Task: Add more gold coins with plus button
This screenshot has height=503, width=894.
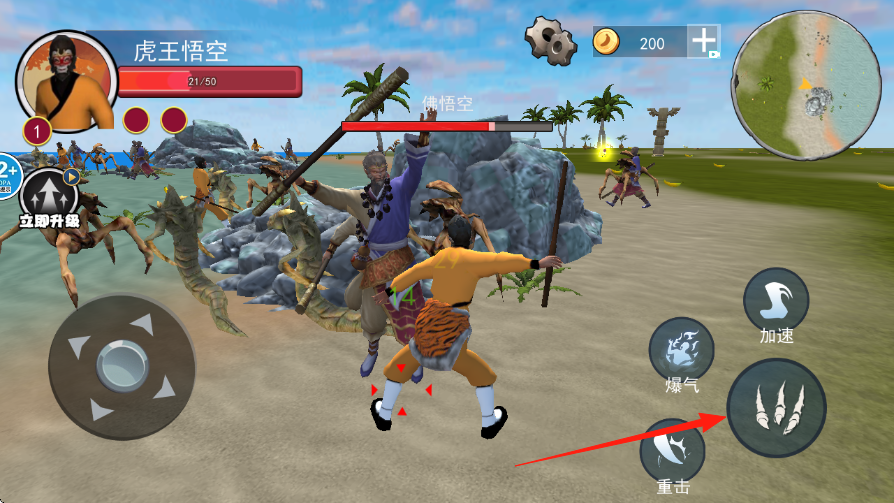Action: (704, 41)
